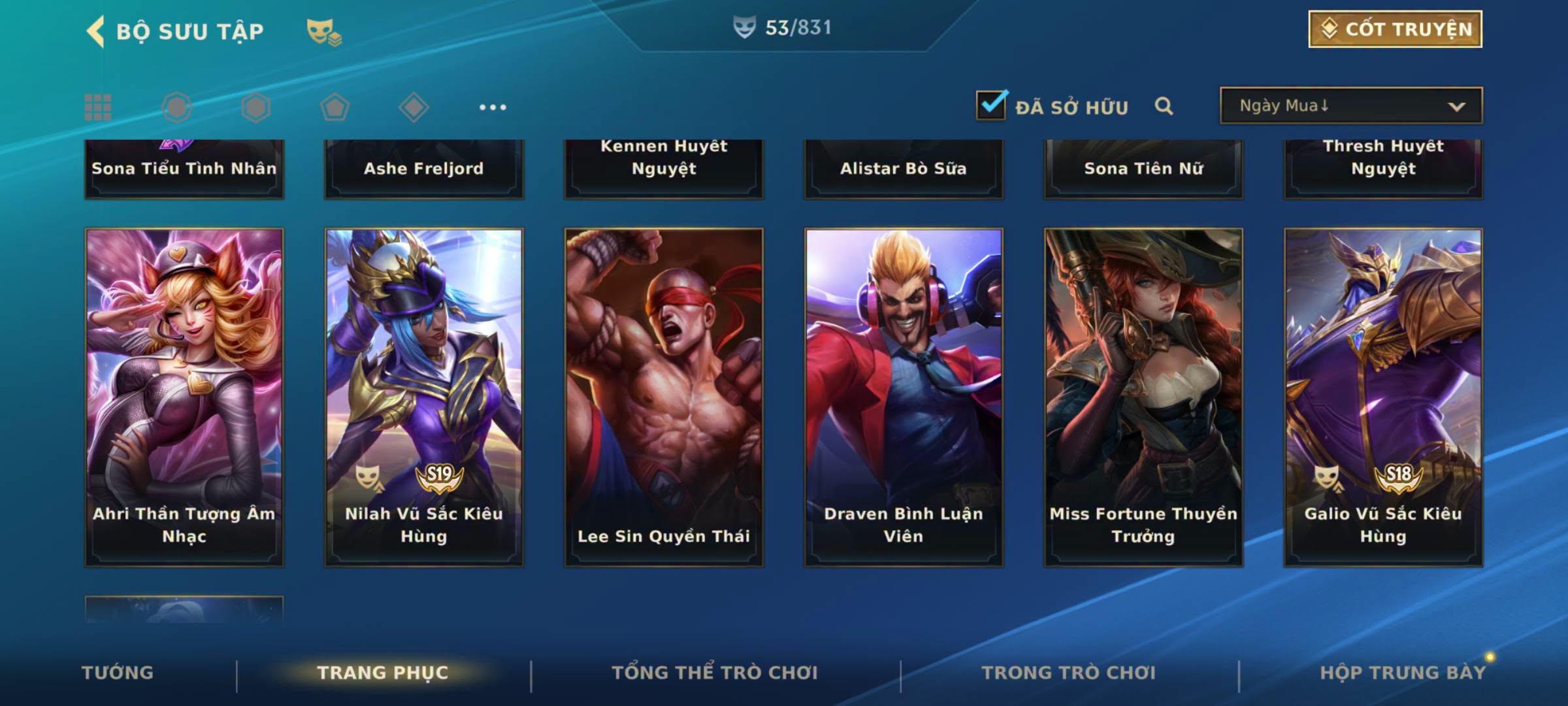
Task: Pick Draven Bình Luận Viên skin
Action: coord(904,396)
